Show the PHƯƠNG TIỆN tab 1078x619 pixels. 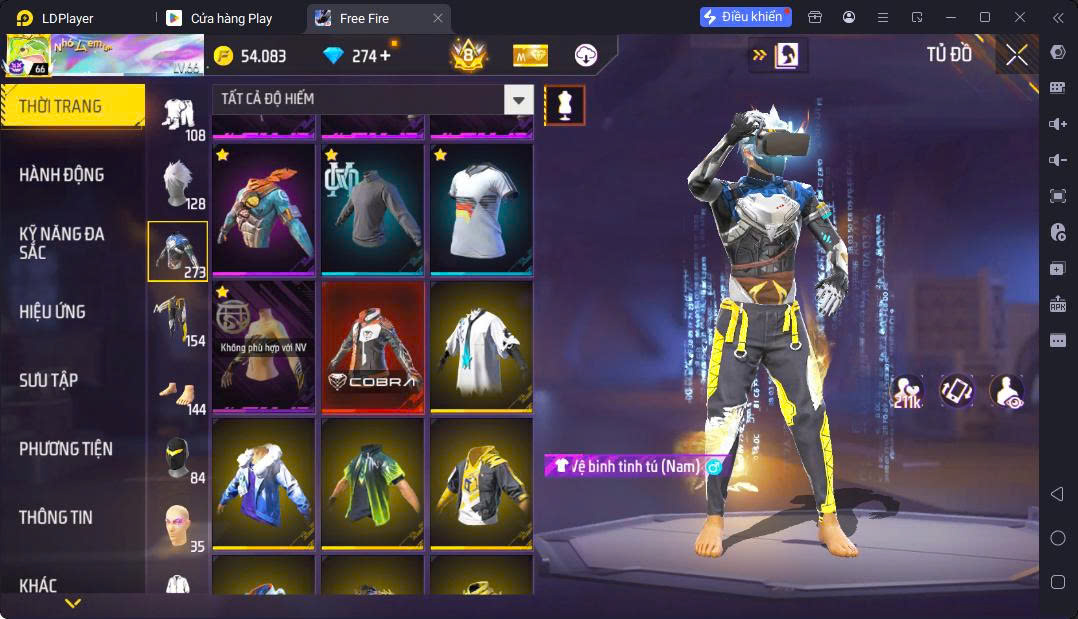click(x=66, y=449)
